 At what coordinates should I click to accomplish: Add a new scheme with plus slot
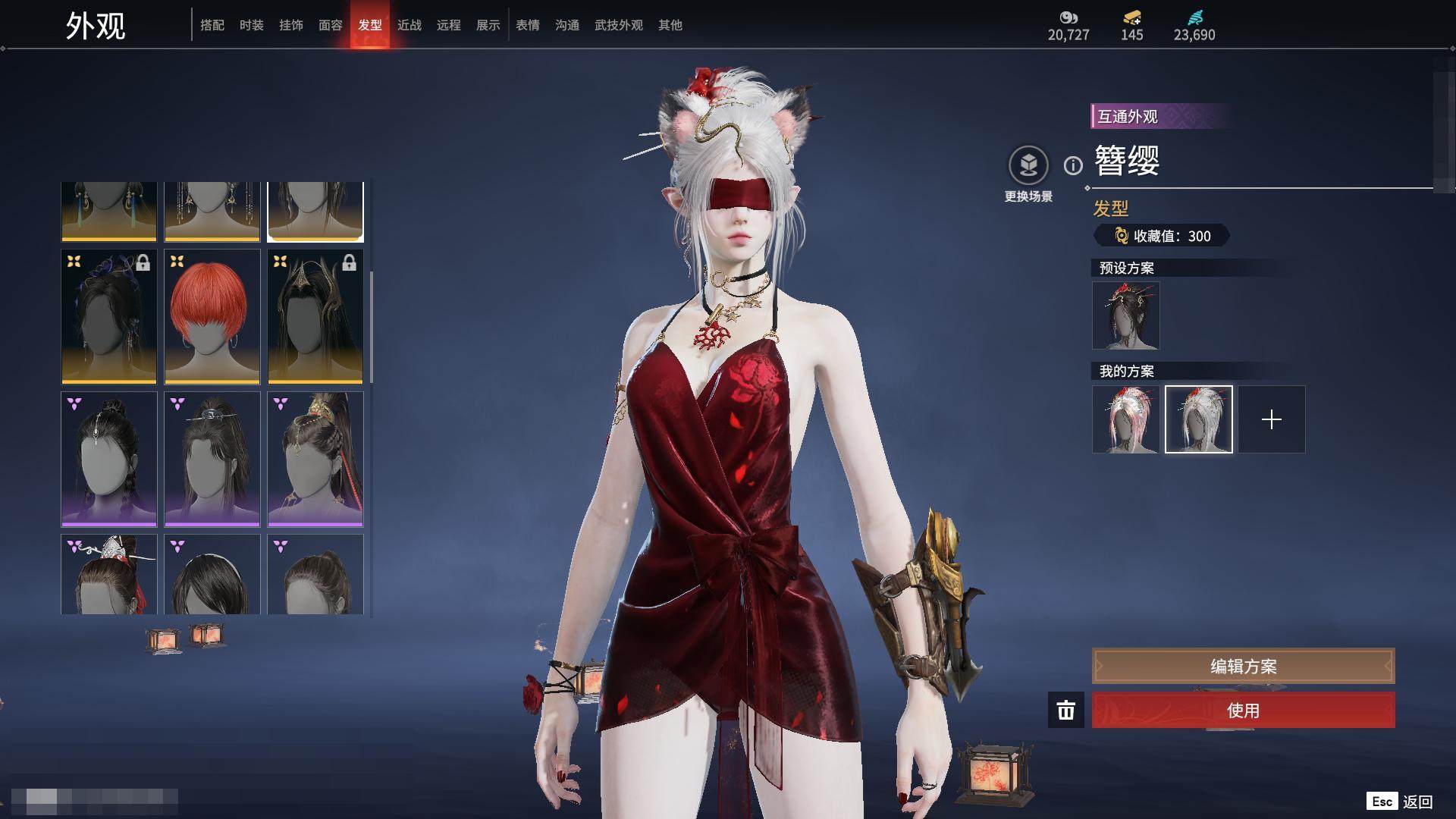coord(1272,419)
